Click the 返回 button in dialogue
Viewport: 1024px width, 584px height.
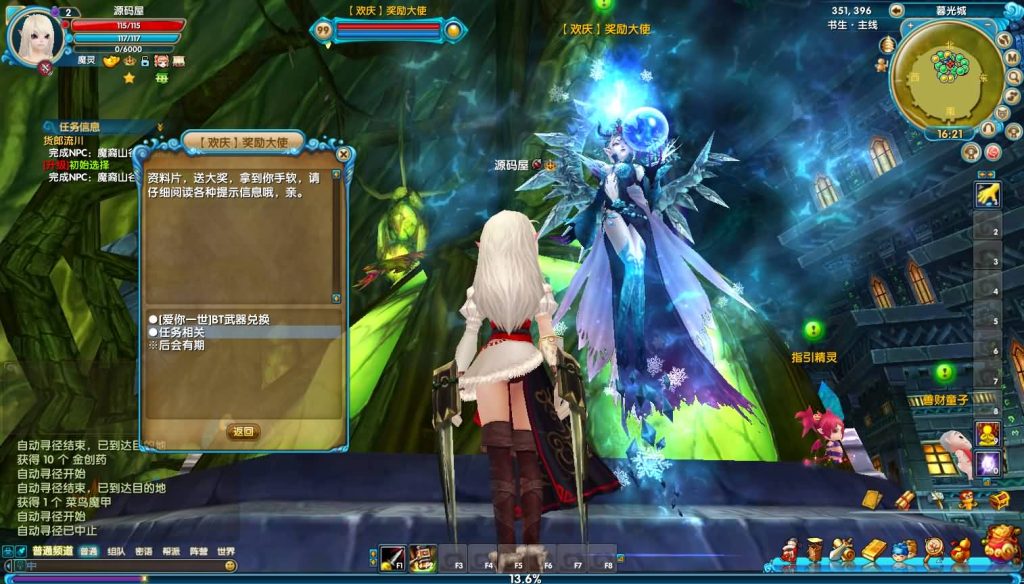click(244, 432)
